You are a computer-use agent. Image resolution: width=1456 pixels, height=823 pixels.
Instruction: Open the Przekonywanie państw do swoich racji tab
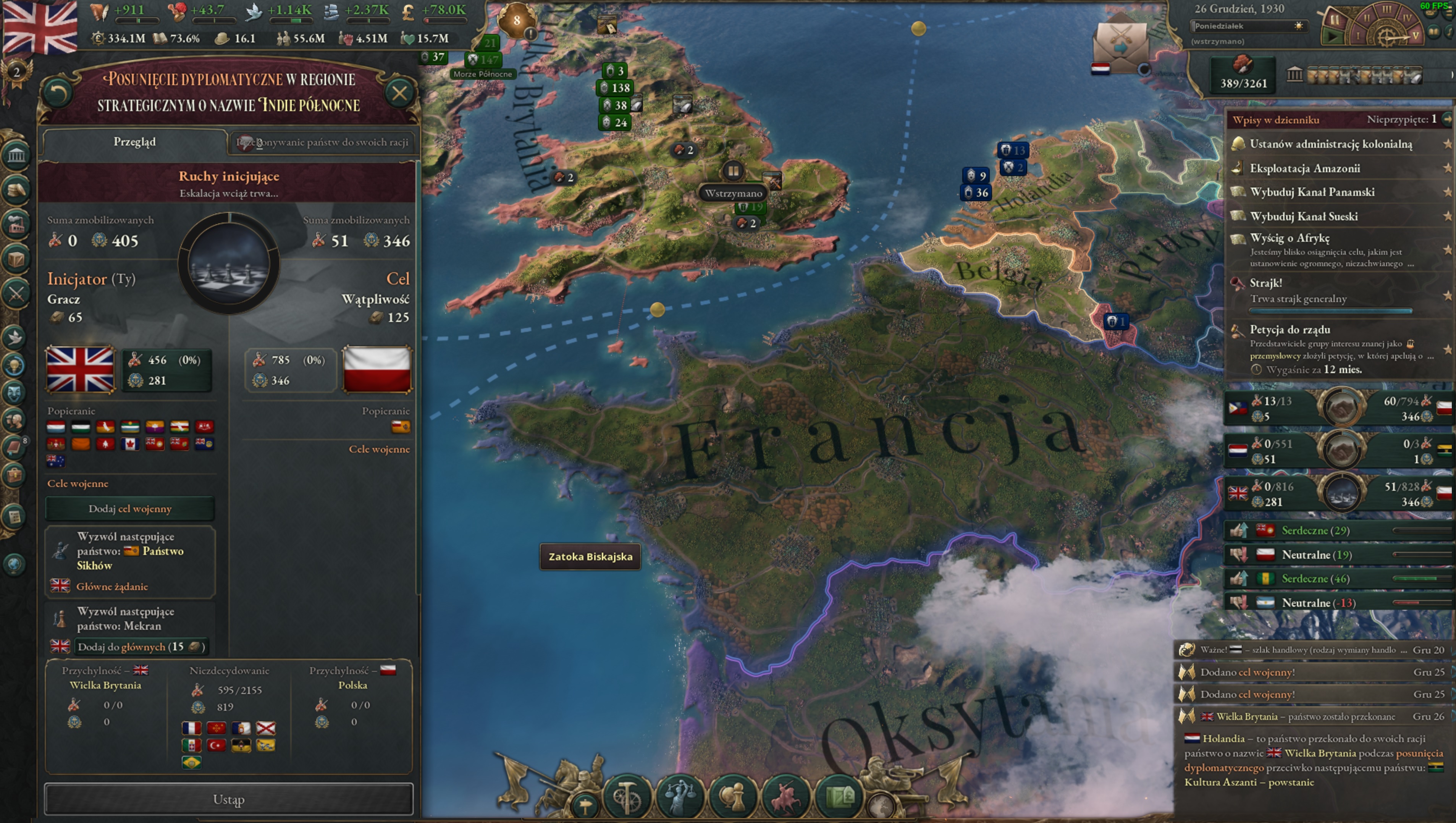[322, 142]
